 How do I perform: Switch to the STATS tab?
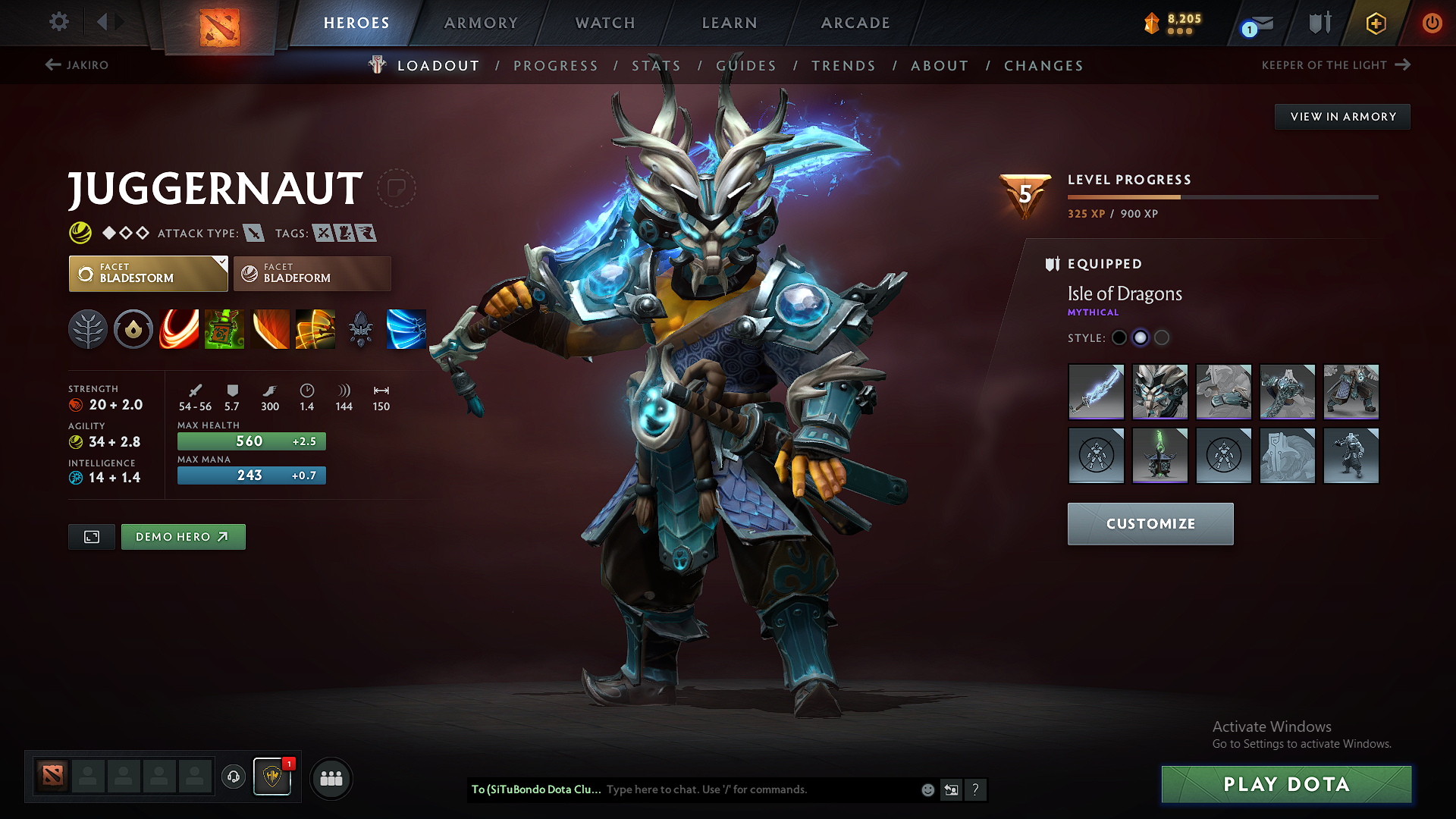coord(657,65)
